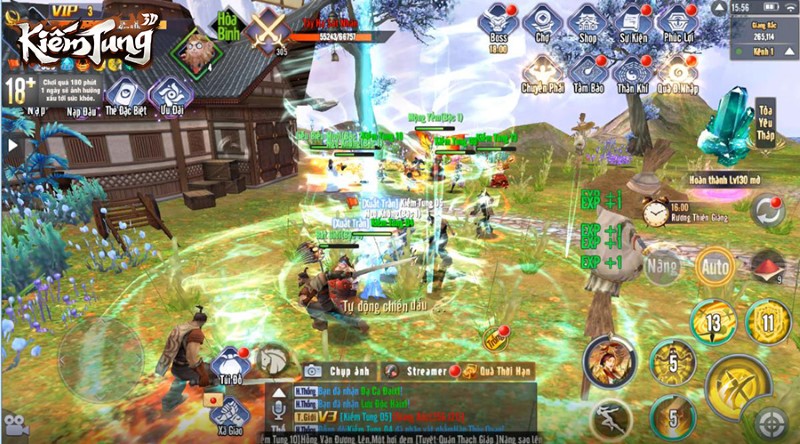Open the Kênh 1 channel selector
The width and height of the screenshot is (800, 444).
tap(765, 49)
